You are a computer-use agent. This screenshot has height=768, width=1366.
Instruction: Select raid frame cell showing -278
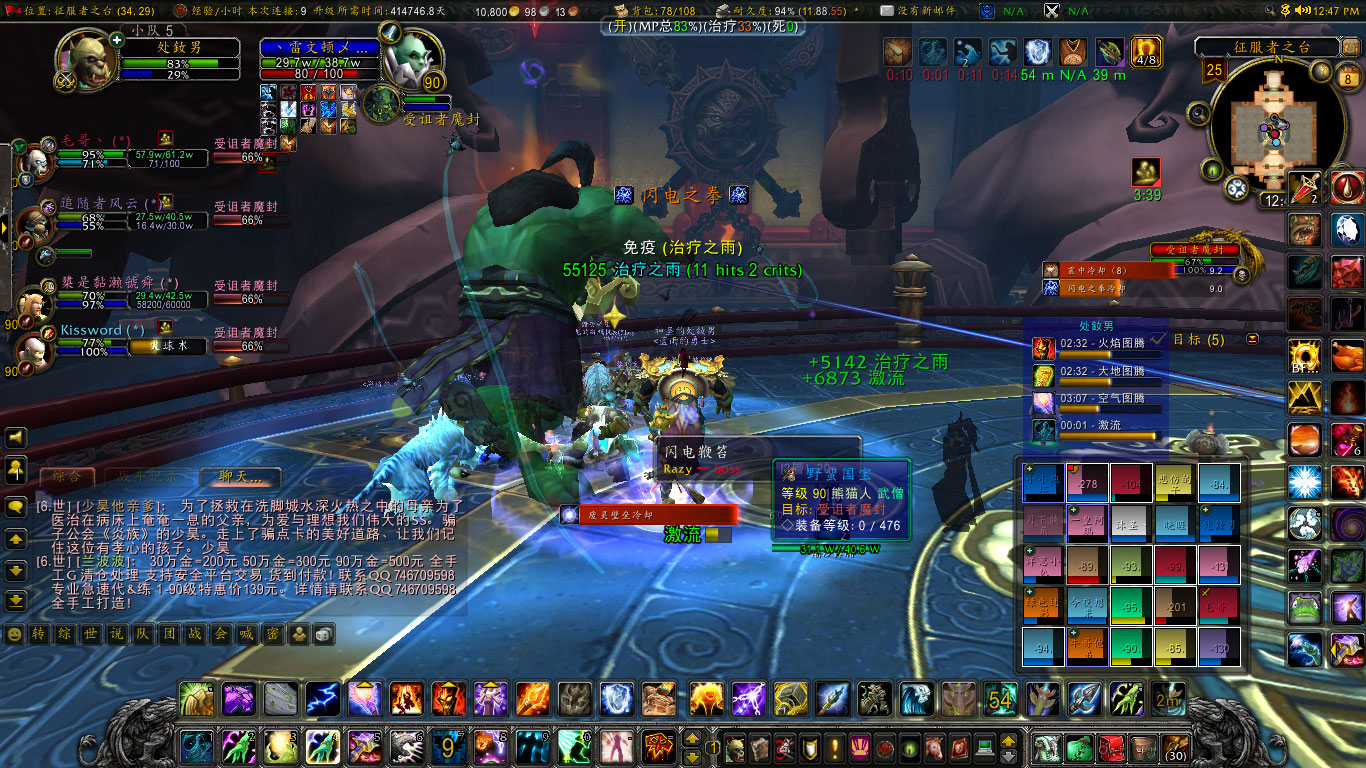coord(1087,483)
